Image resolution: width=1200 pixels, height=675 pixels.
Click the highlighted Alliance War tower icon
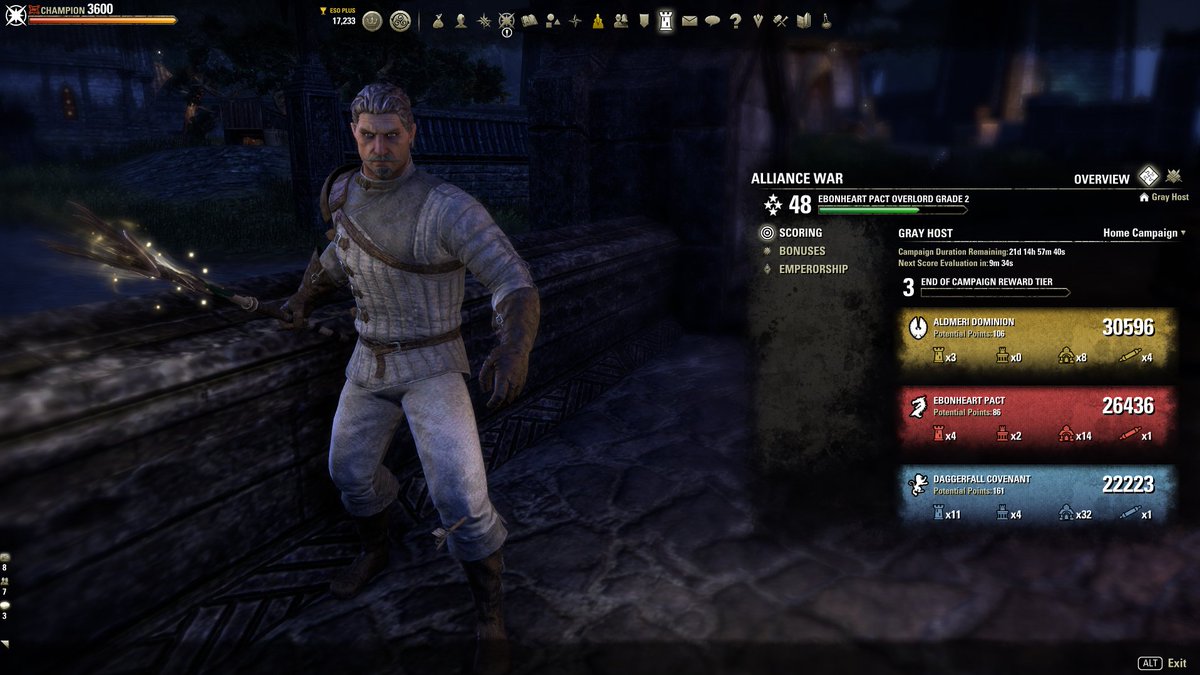click(666, 20)
